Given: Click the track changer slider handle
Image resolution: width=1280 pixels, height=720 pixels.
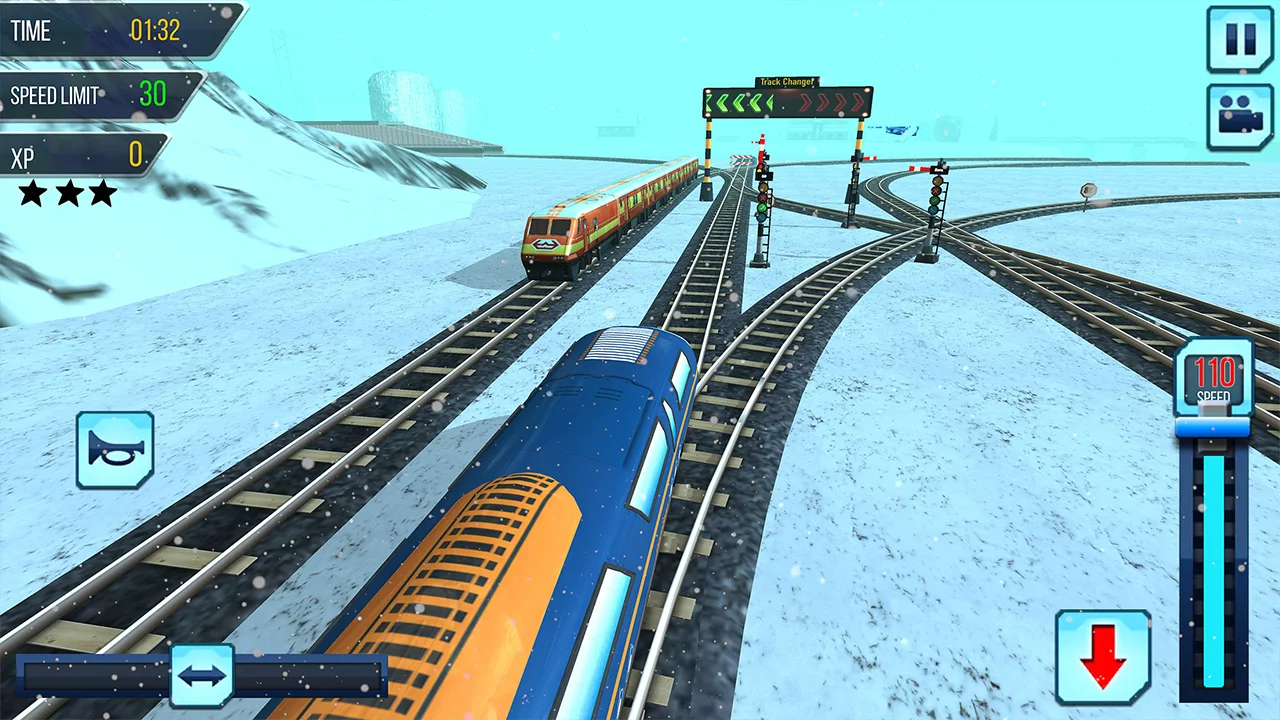Looking at the screenshot, I should click(x=202, y=675).
